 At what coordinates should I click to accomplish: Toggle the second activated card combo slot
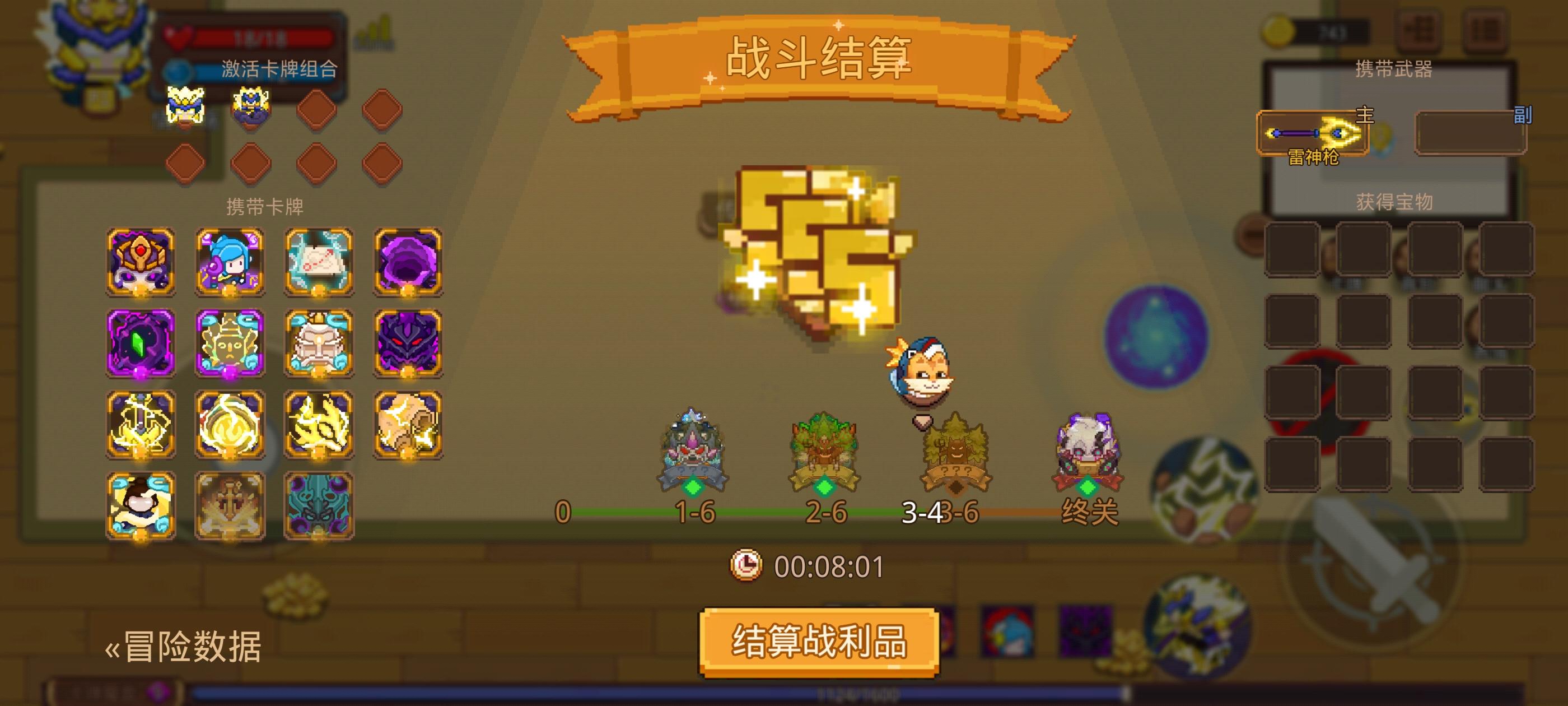pyautogui.click(x=252, y=106)
